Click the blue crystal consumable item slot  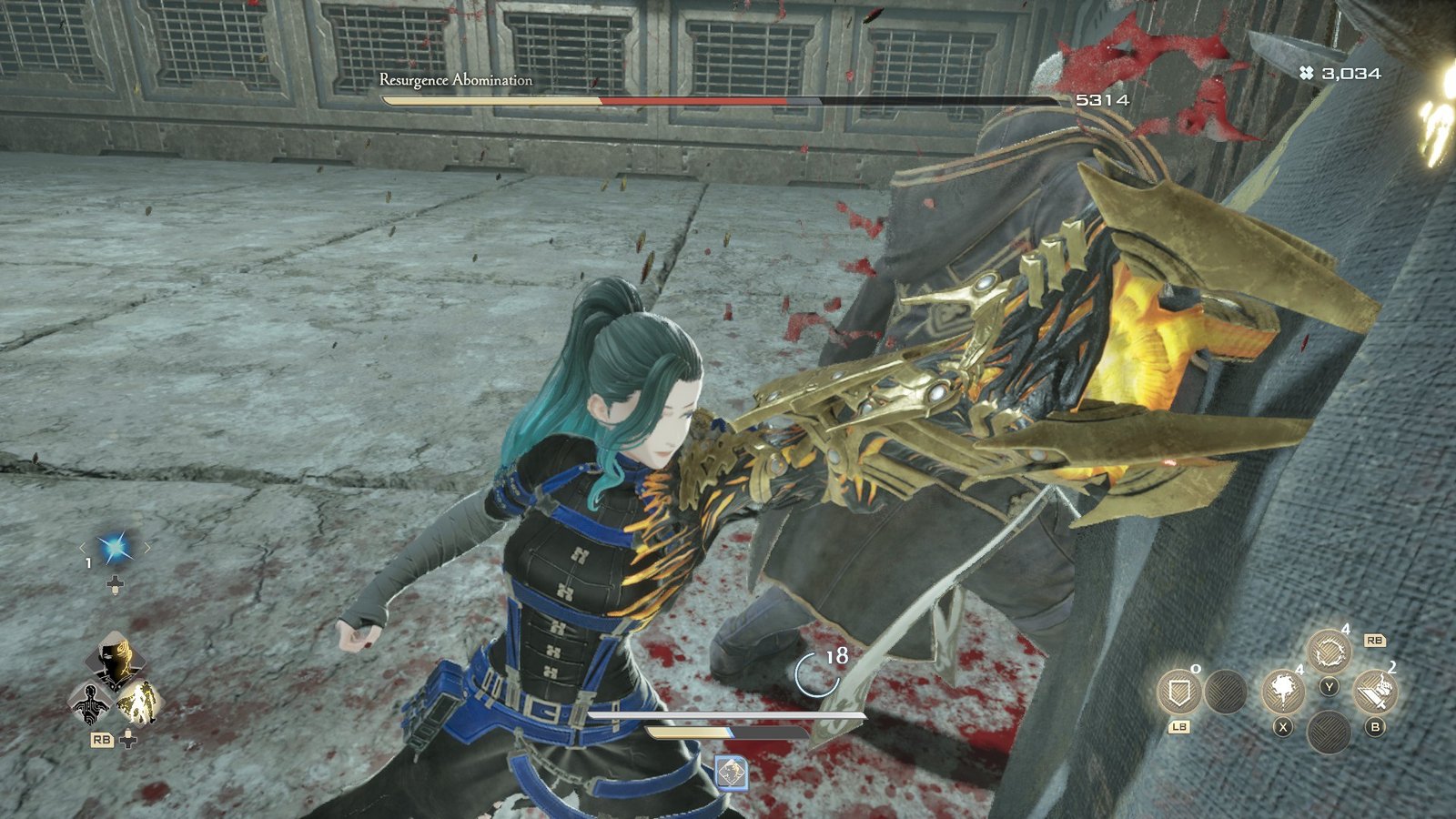tap(114, 546)
